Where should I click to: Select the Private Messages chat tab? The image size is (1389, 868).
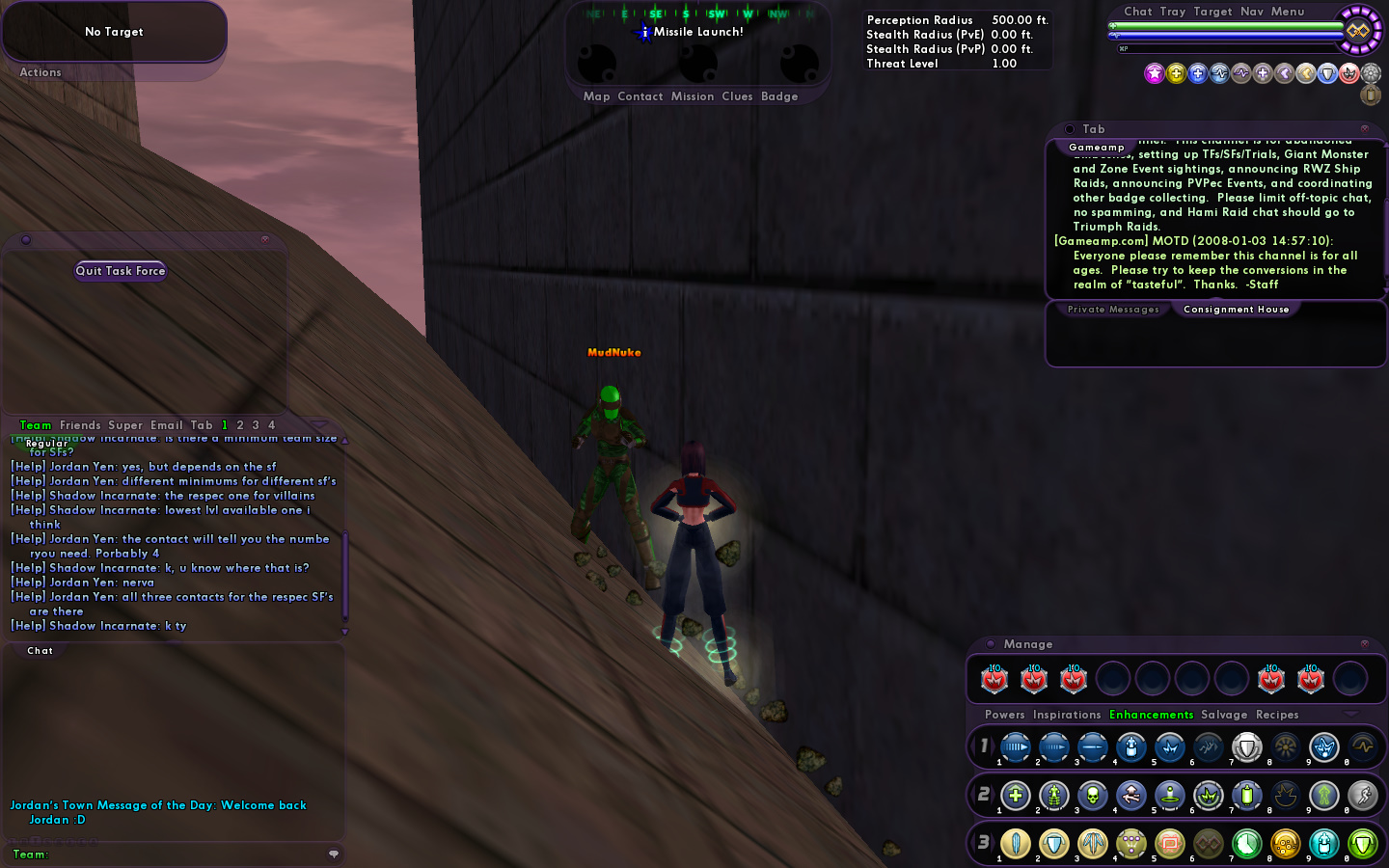point(1113,310)
